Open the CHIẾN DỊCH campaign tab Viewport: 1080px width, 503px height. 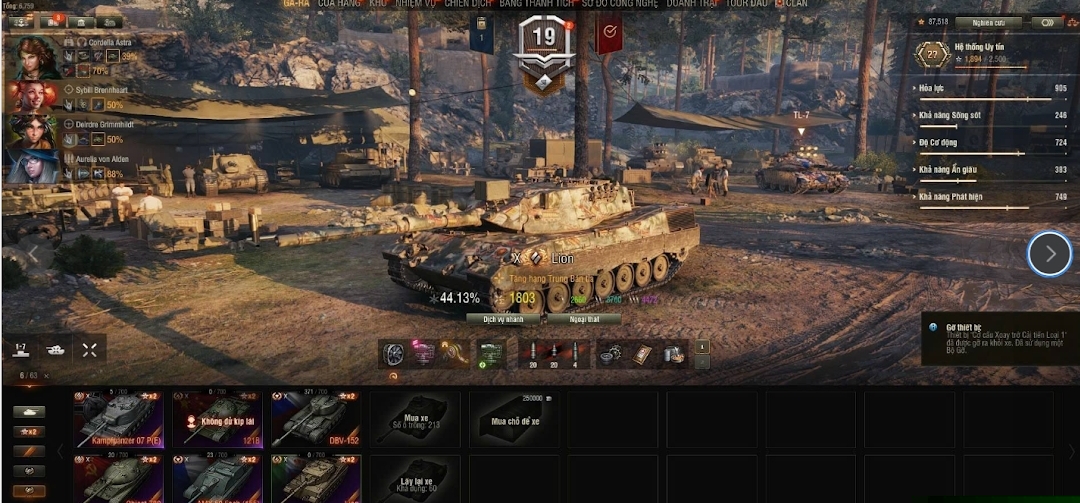point(469,4)
